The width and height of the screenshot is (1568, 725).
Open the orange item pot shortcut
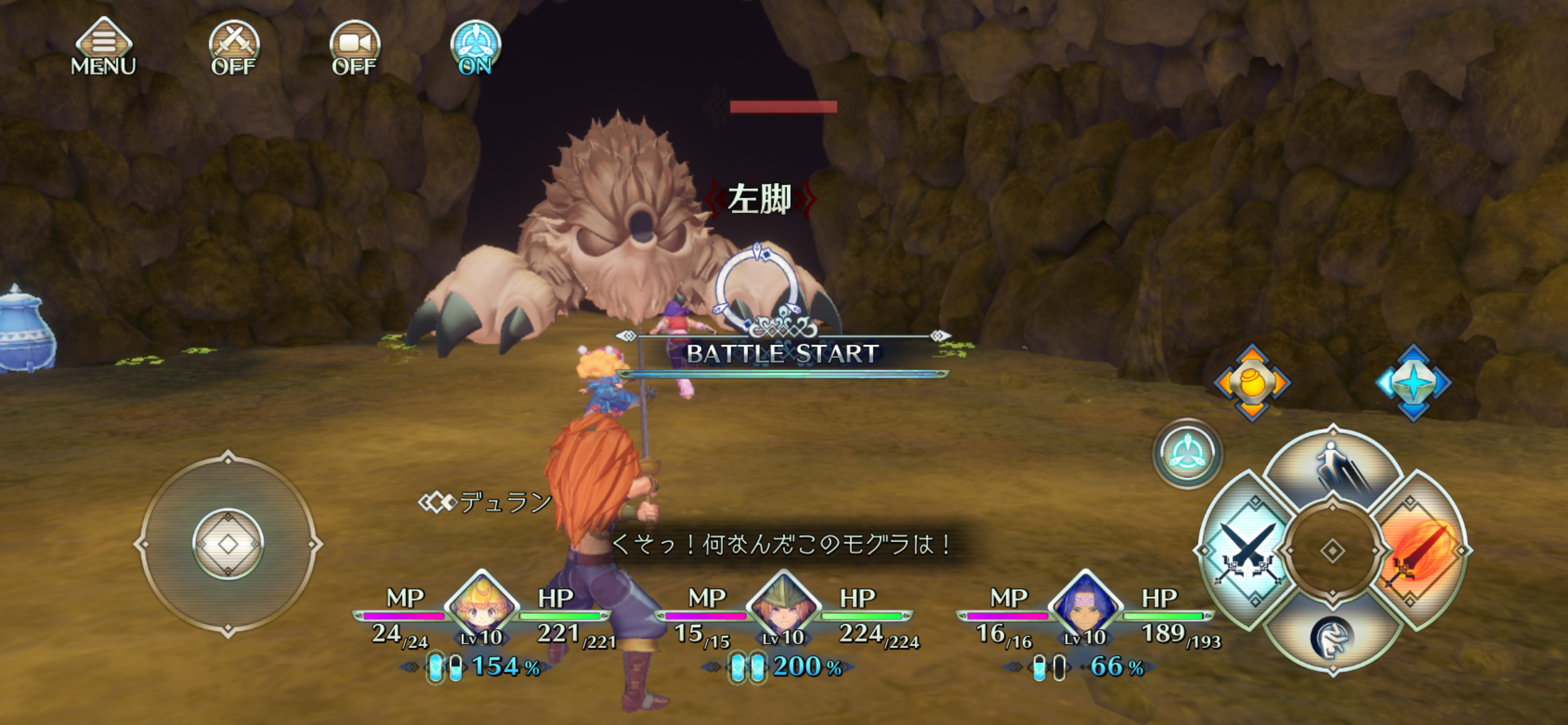point(1252,382)
